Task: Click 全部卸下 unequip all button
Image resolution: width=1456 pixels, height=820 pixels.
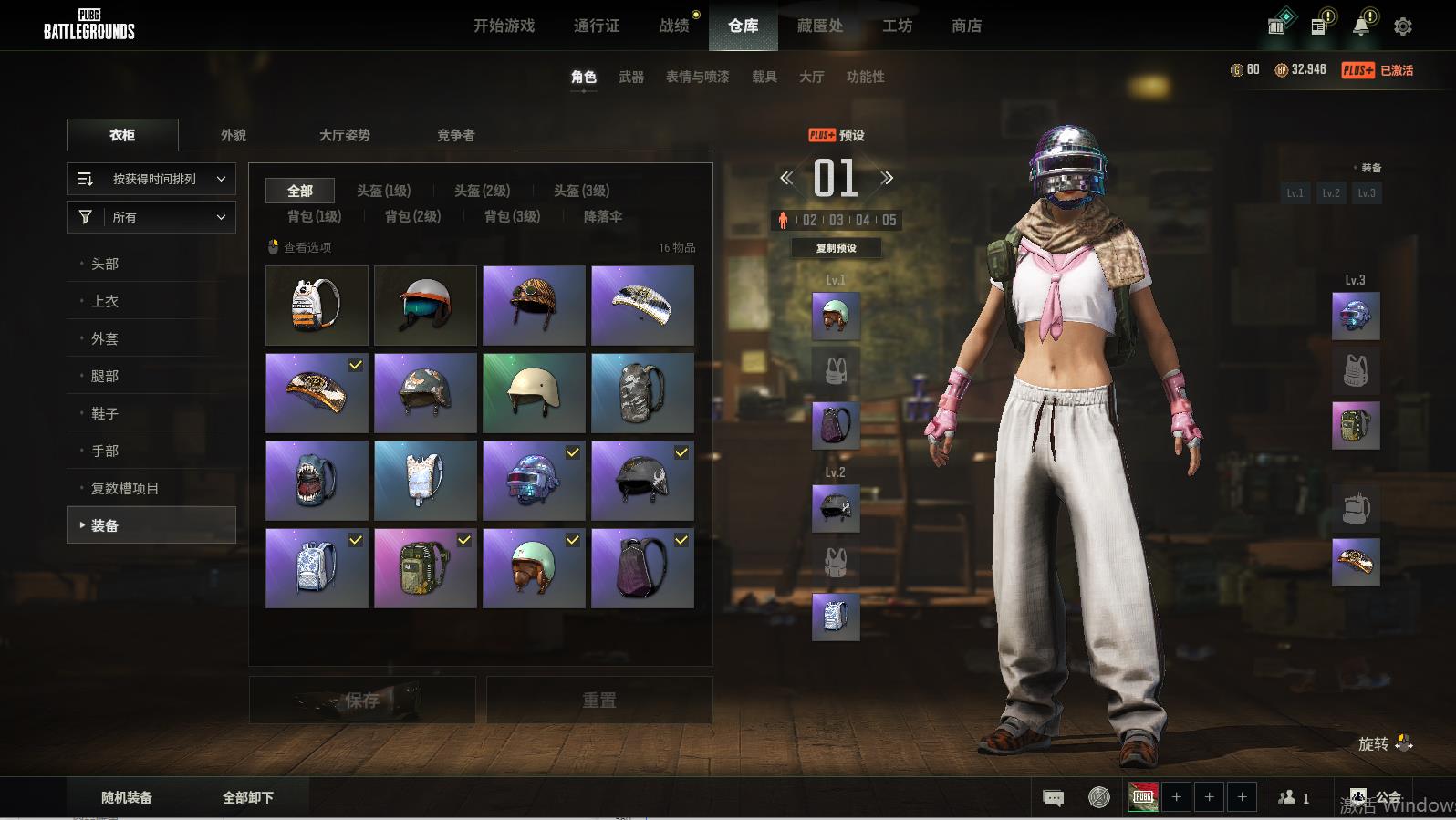Action: pos(248,797)
